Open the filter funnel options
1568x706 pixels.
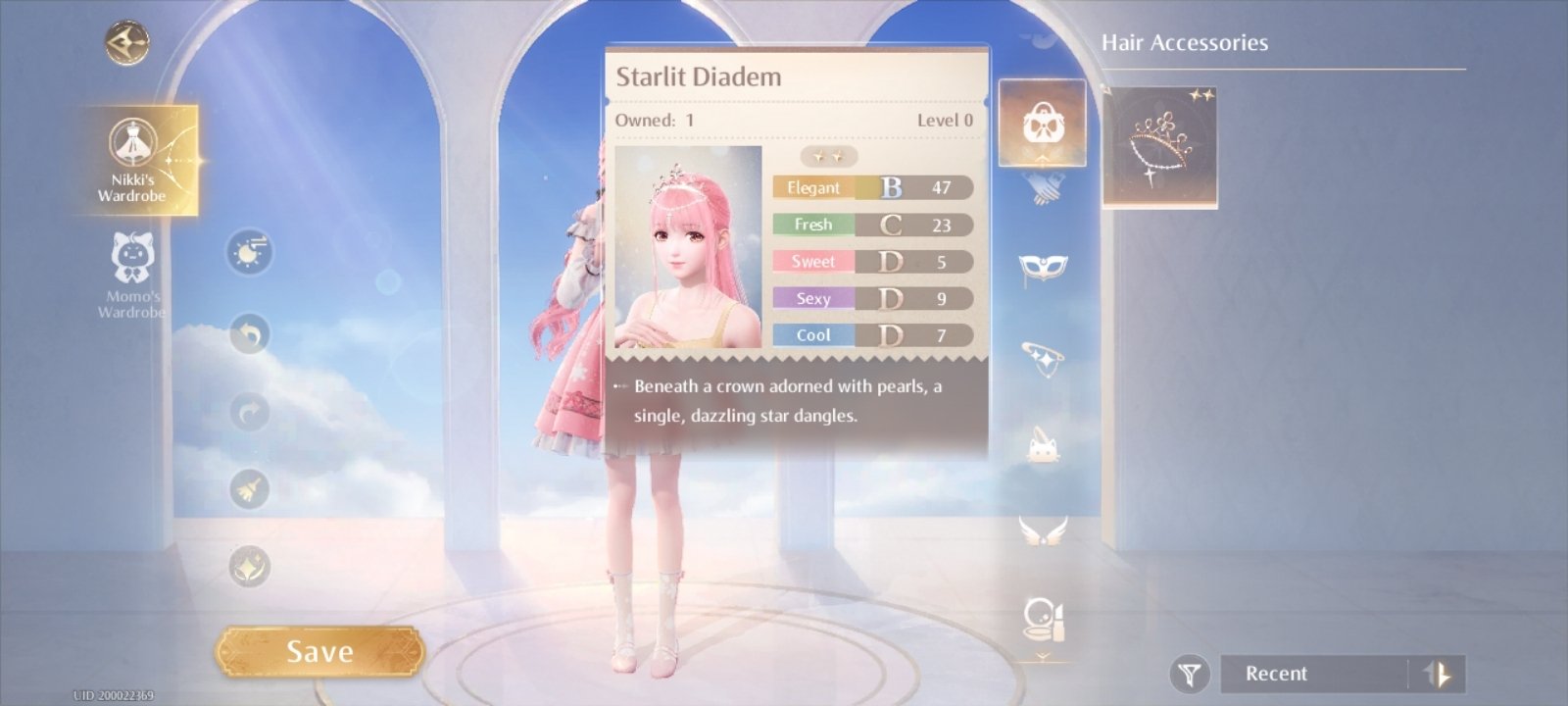(1190, 675)
